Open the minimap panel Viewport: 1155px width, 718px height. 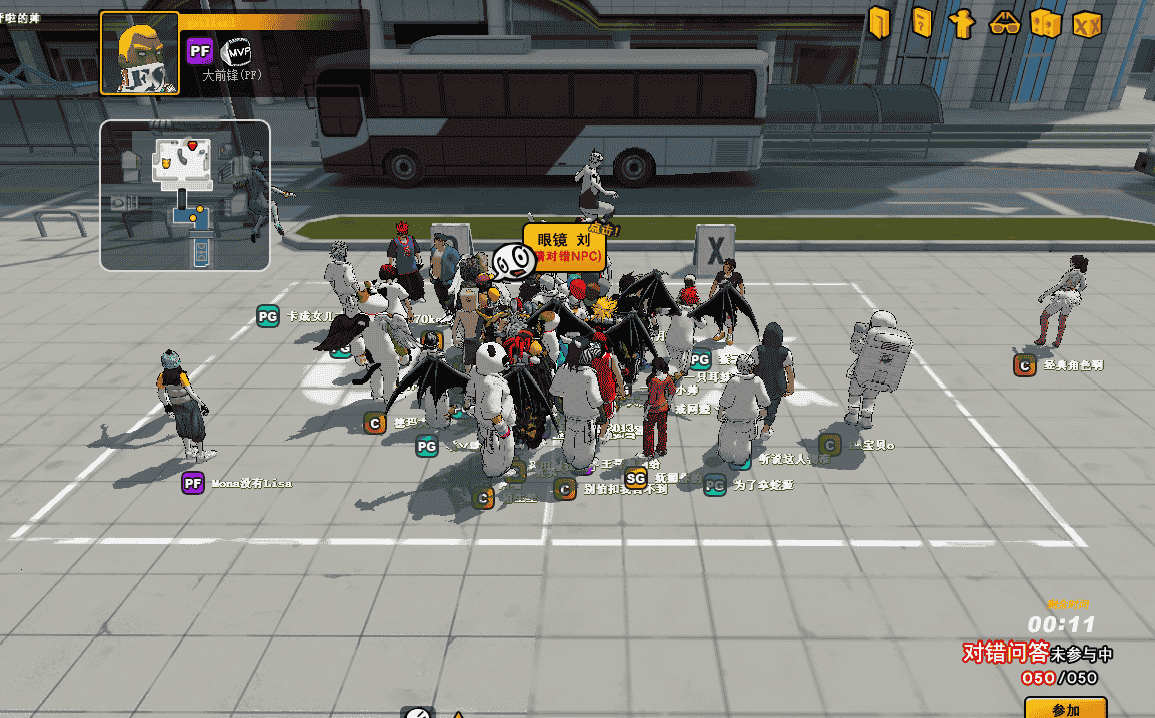point(185,195)
